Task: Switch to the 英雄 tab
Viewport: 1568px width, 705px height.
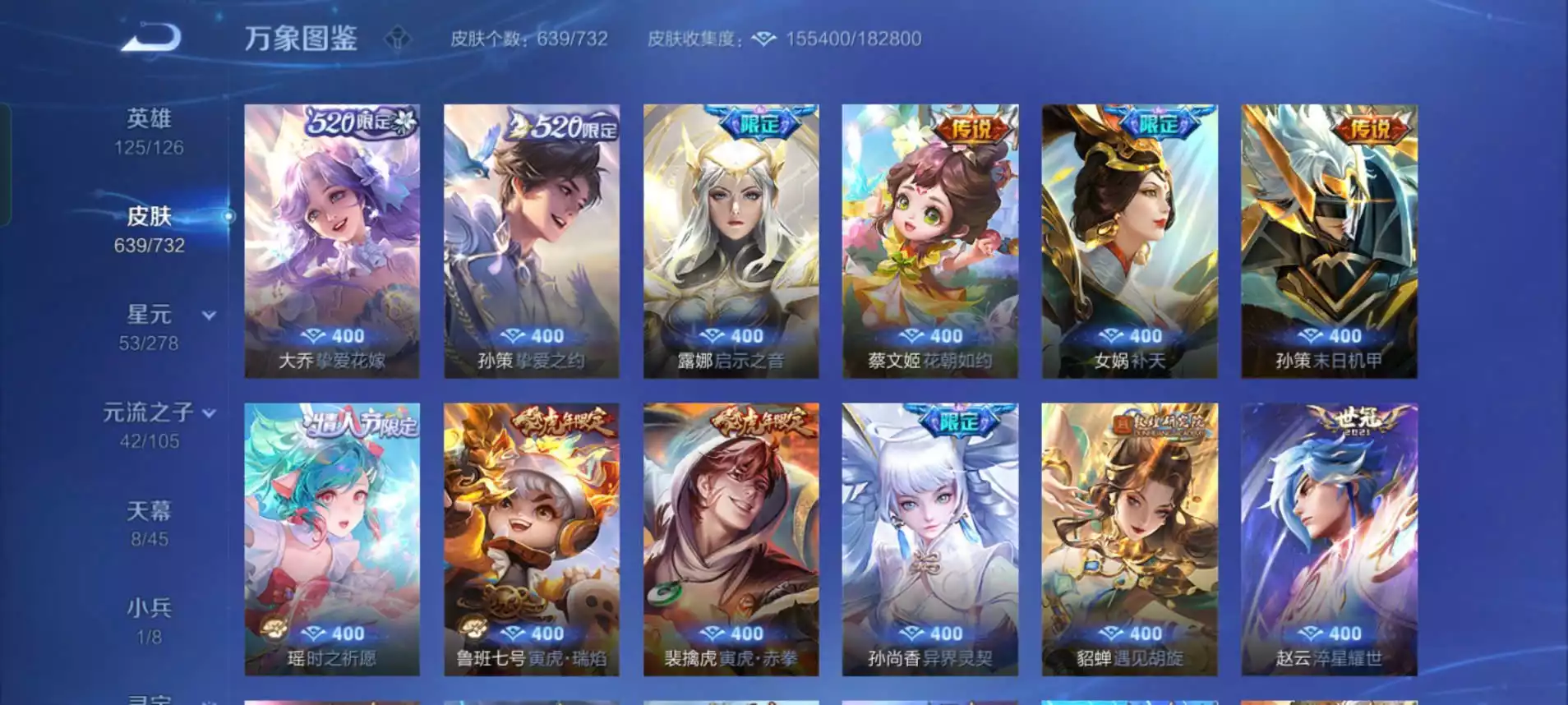Action: [149, 131]
